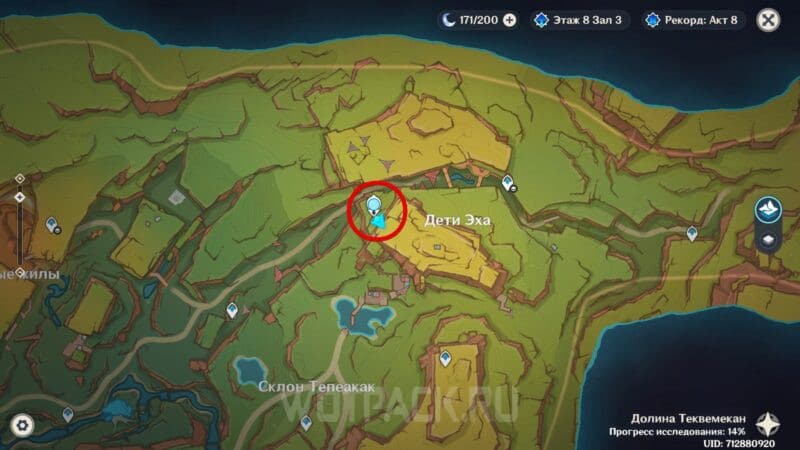The height and width of the screenshot is (450, 800).
Task: Select the waypoint northeast of Дети Эха label
Action: click(508, 183)
